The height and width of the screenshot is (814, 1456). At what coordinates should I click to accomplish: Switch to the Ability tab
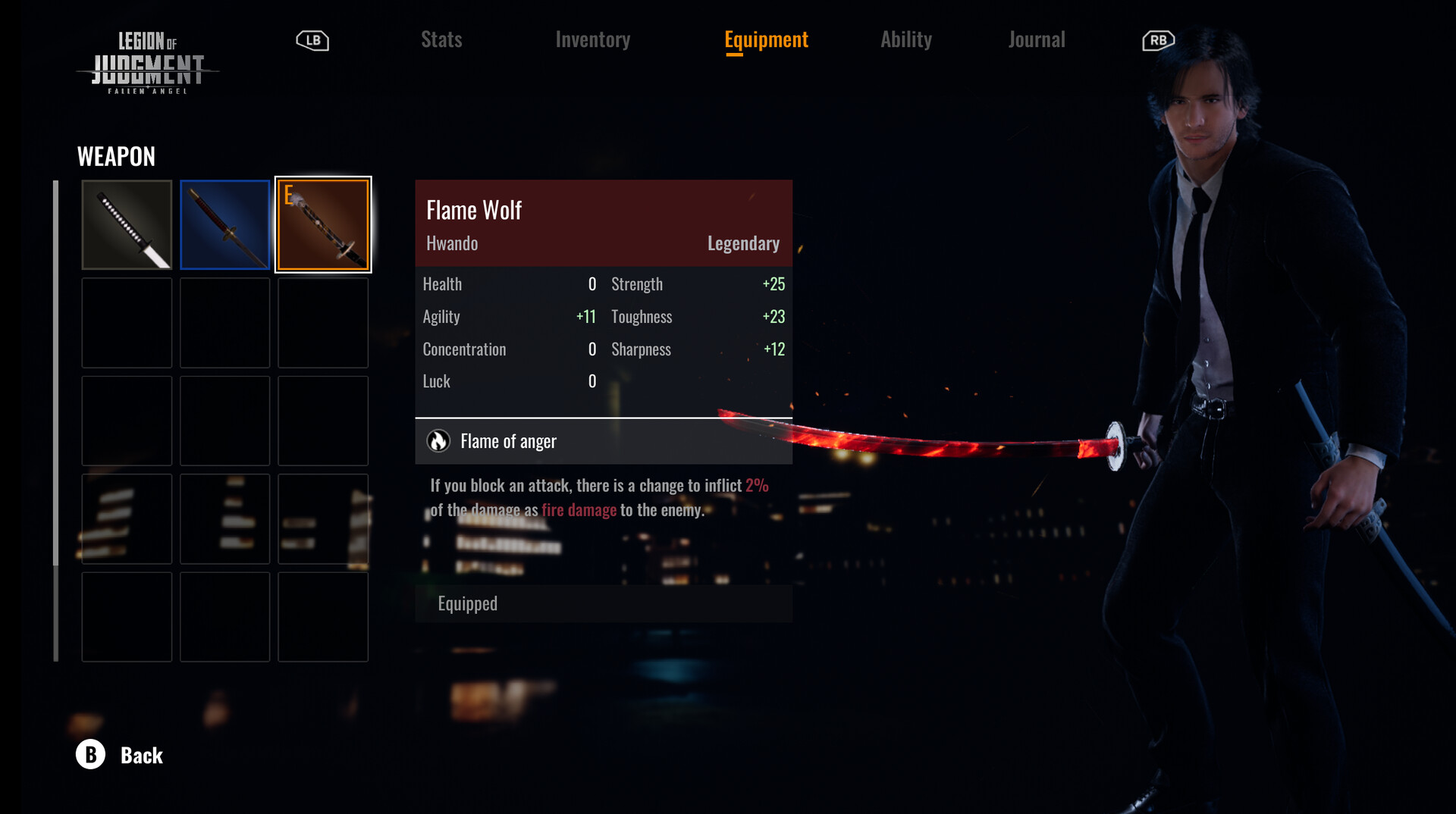coord(906,39)
